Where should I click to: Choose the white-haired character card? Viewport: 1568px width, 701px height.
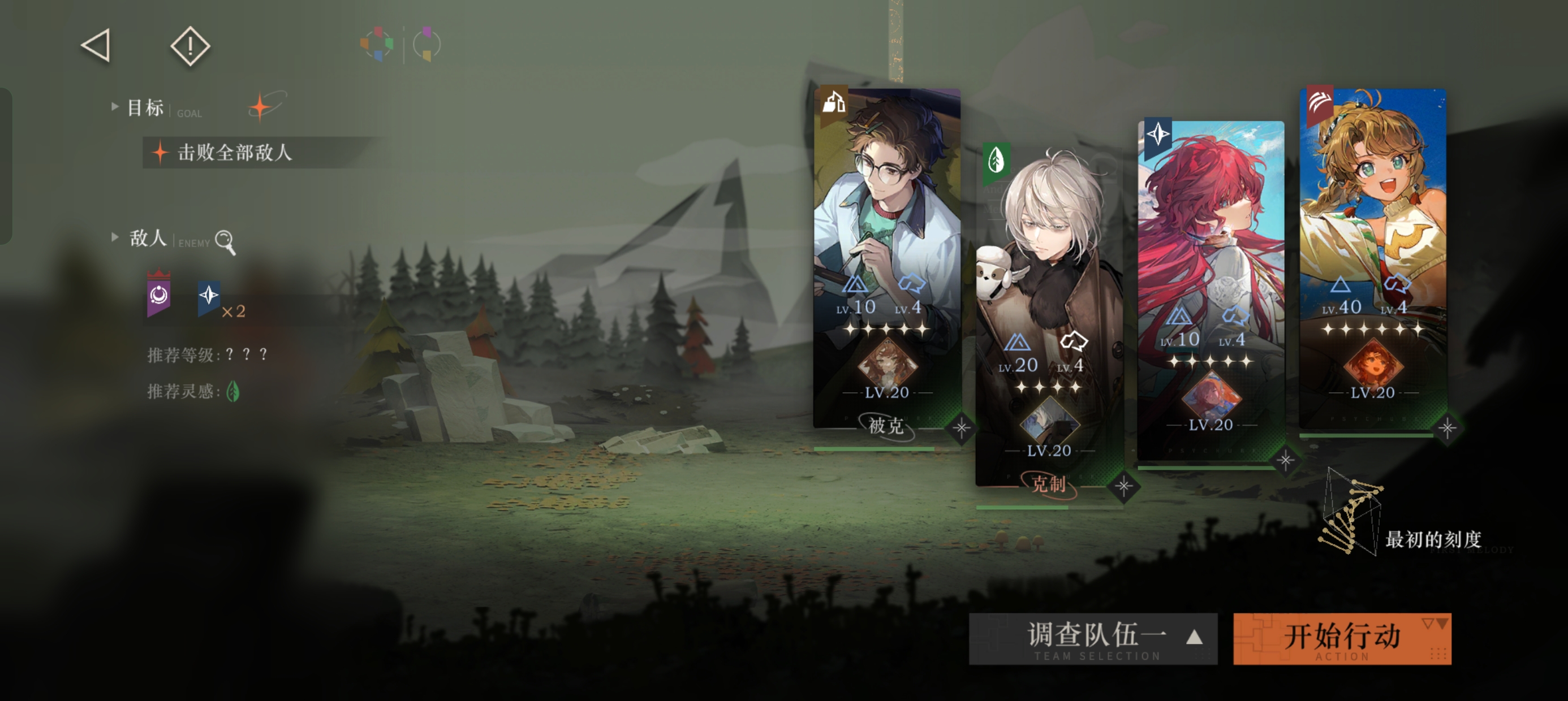pyautogui.click(x=1048, y=244)
